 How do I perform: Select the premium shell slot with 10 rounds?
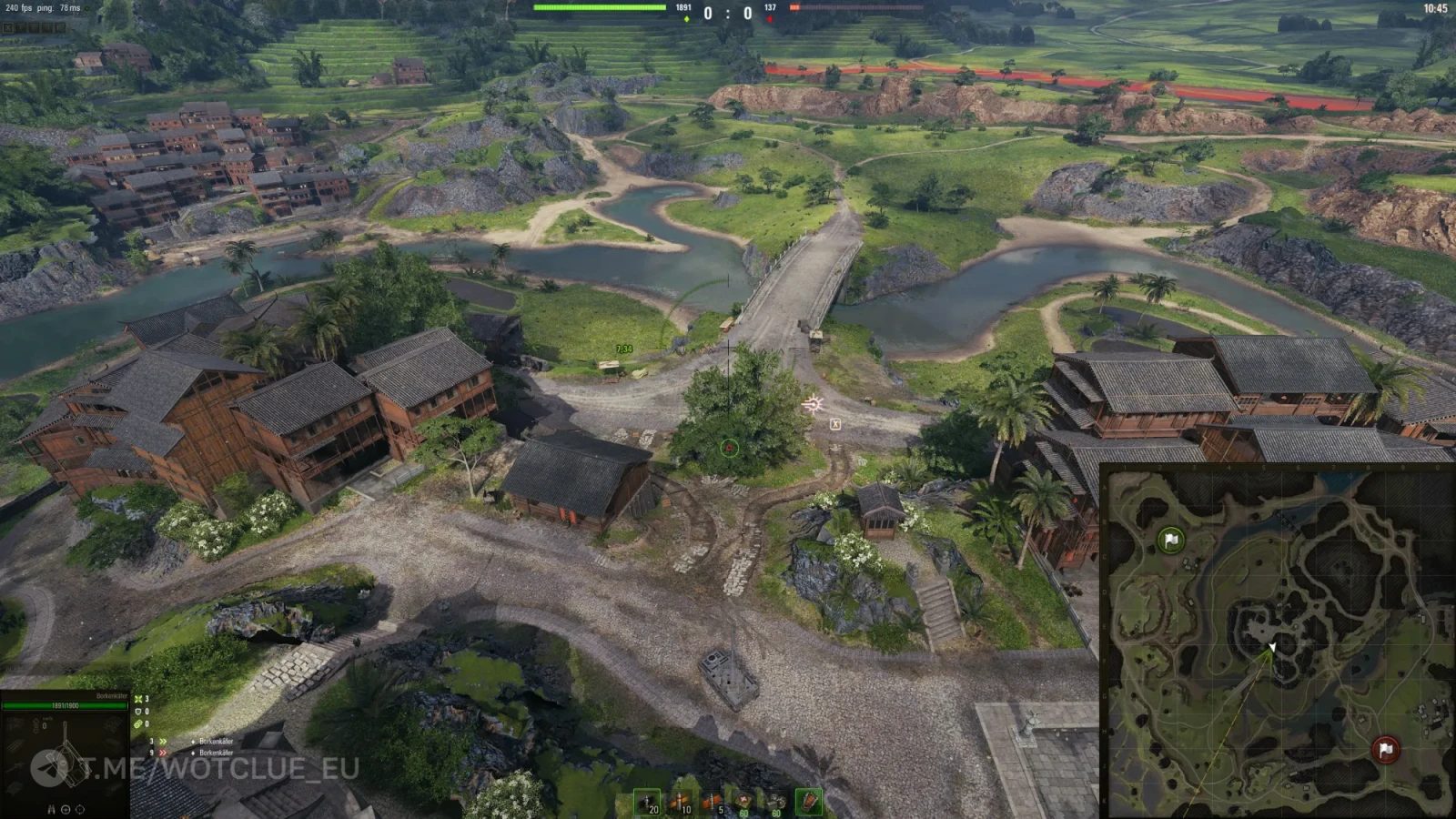[681, 801]
